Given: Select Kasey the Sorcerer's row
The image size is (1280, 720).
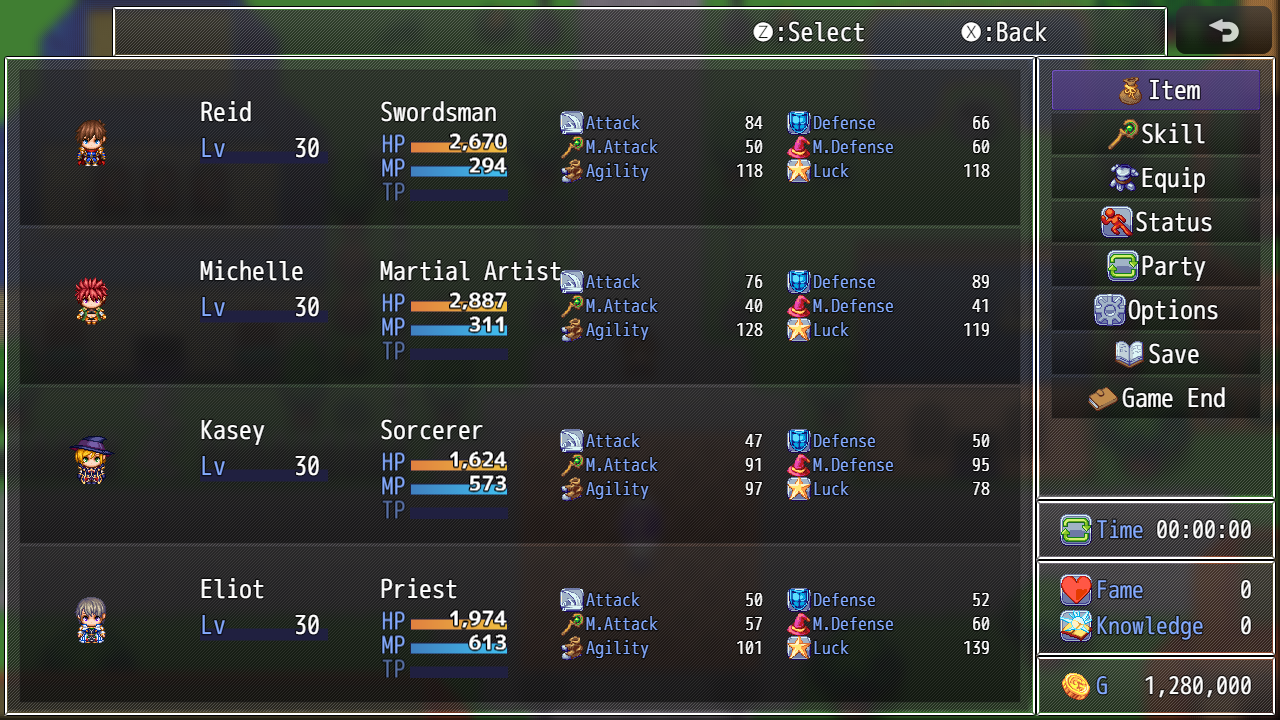Looking at the screenshot, I should pos(520,464).
